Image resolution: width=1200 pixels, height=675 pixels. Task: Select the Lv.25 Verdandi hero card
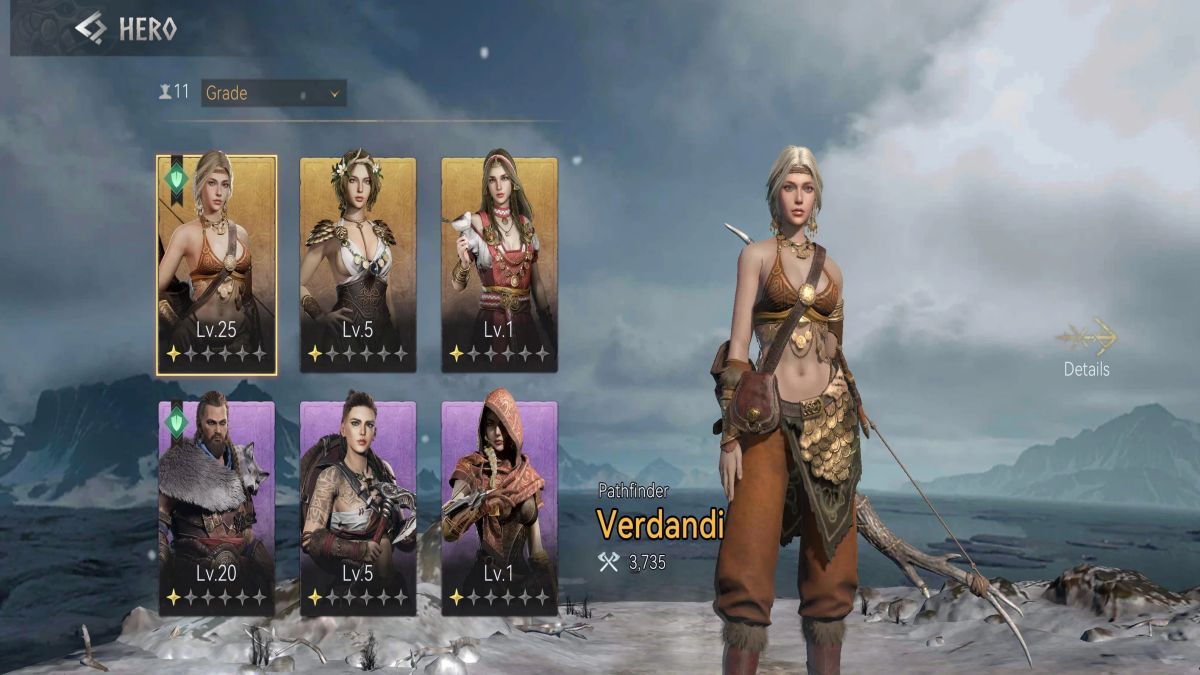pos(217,265)
